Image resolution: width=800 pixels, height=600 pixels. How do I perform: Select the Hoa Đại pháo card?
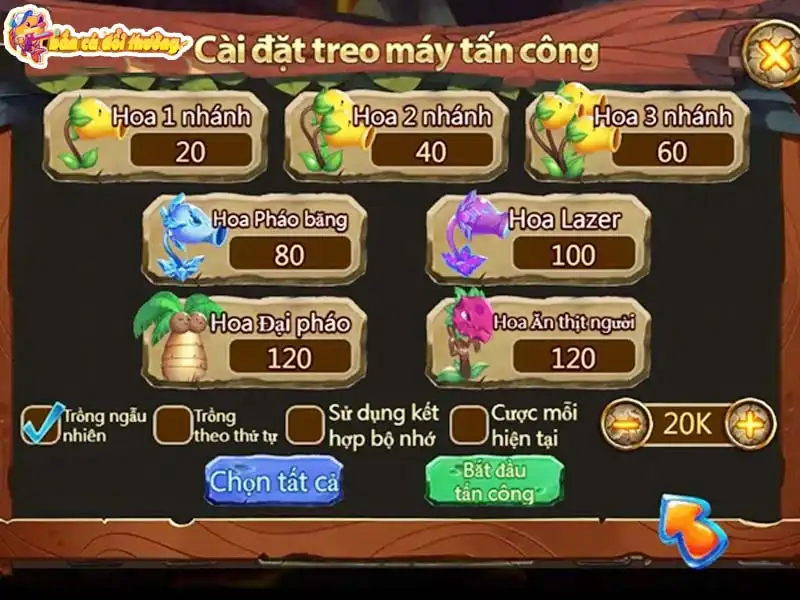[x=253, y=341]
